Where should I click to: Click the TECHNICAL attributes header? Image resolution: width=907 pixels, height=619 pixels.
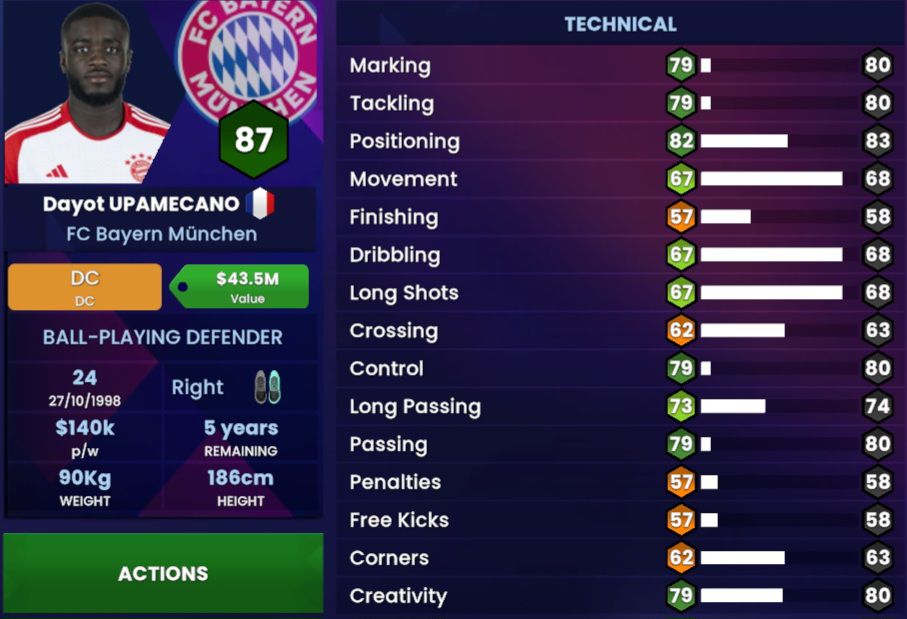[x=620, y=24]
